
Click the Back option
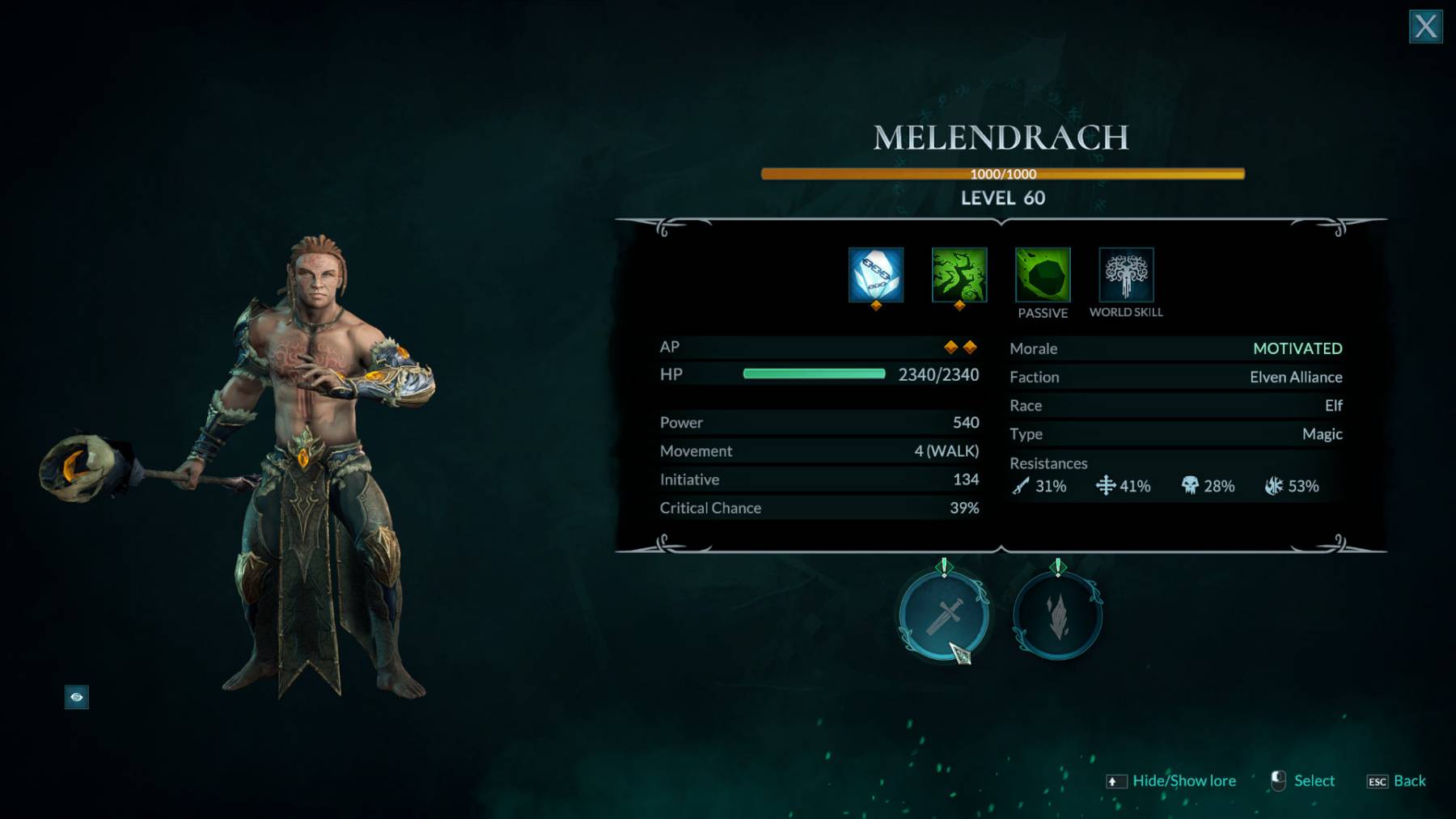pos(1408,781)
